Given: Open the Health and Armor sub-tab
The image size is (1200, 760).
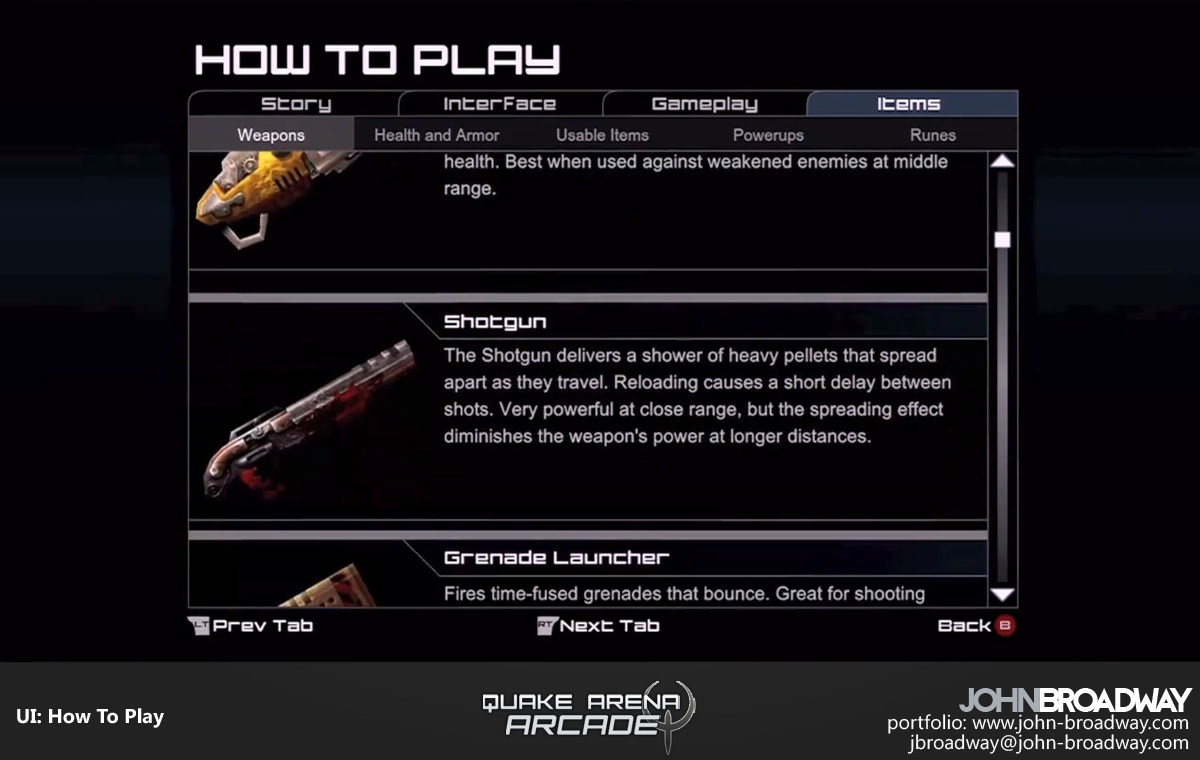Looking at the screenshot, I should (x=436, y=135).
